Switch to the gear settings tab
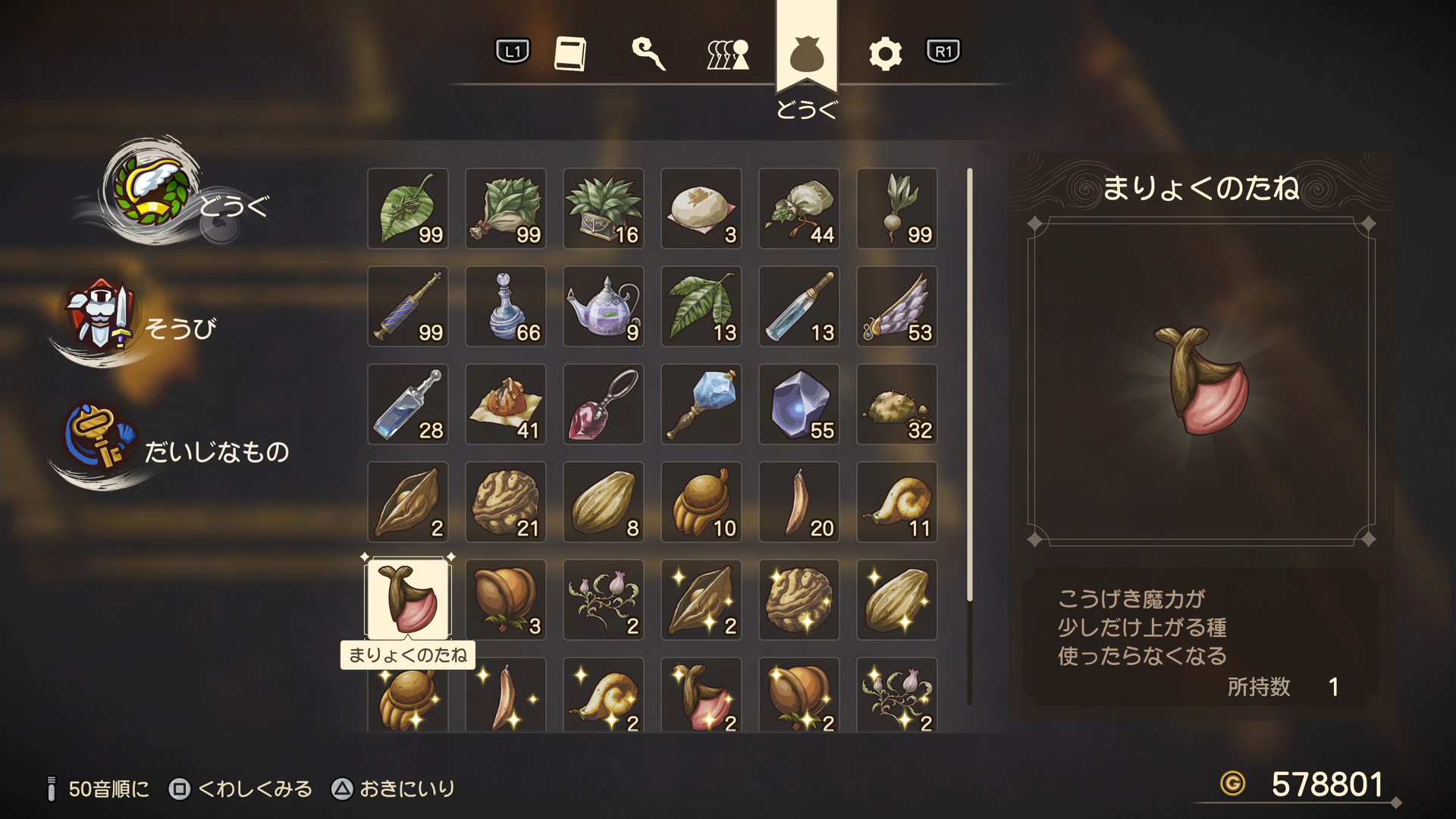 (885, 54)
